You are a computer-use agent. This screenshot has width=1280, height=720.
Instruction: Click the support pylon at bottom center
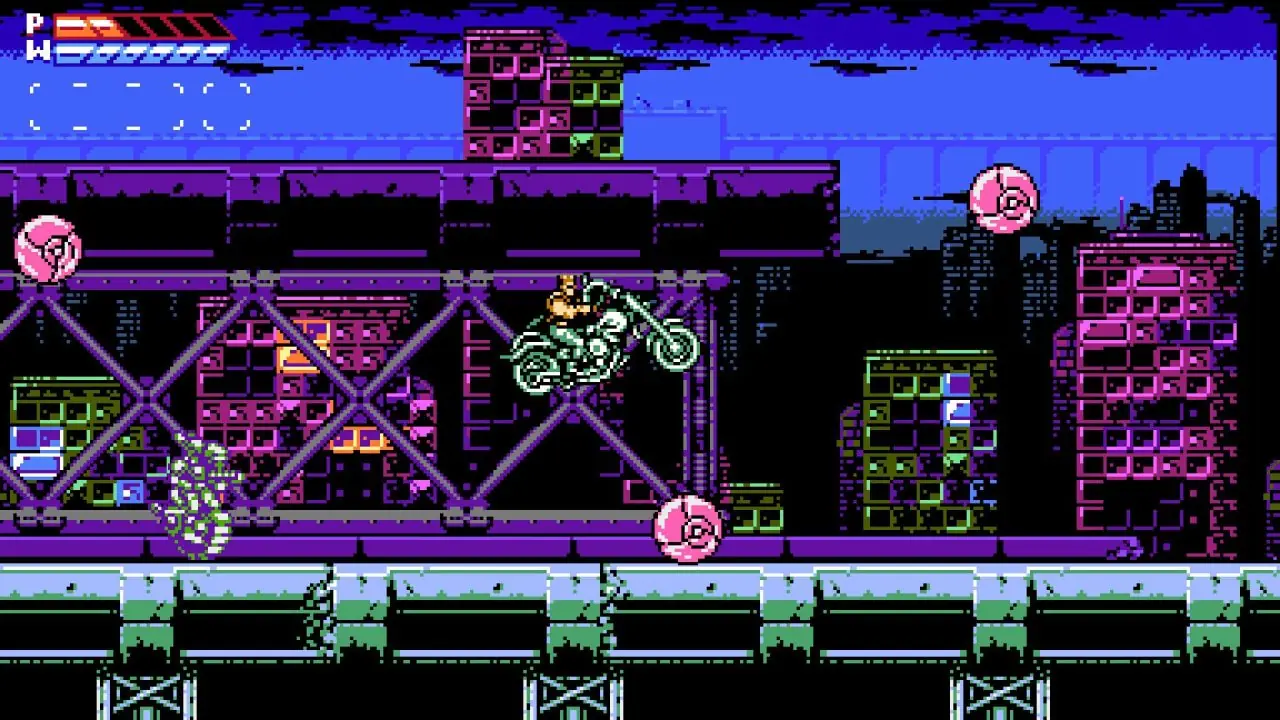[x=570, y=690]
